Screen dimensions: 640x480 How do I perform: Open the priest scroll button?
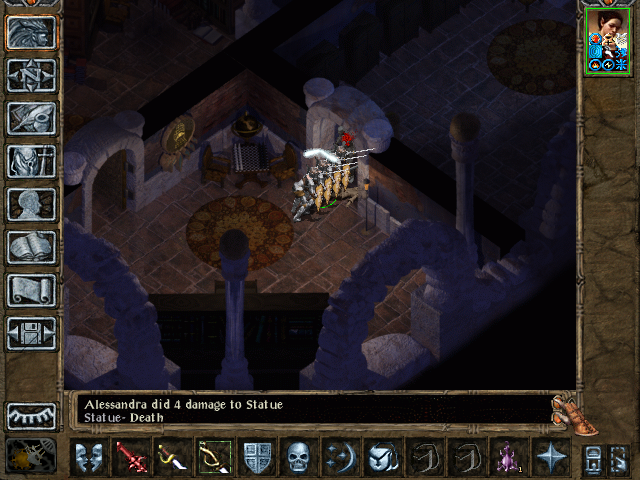(32, 290)
